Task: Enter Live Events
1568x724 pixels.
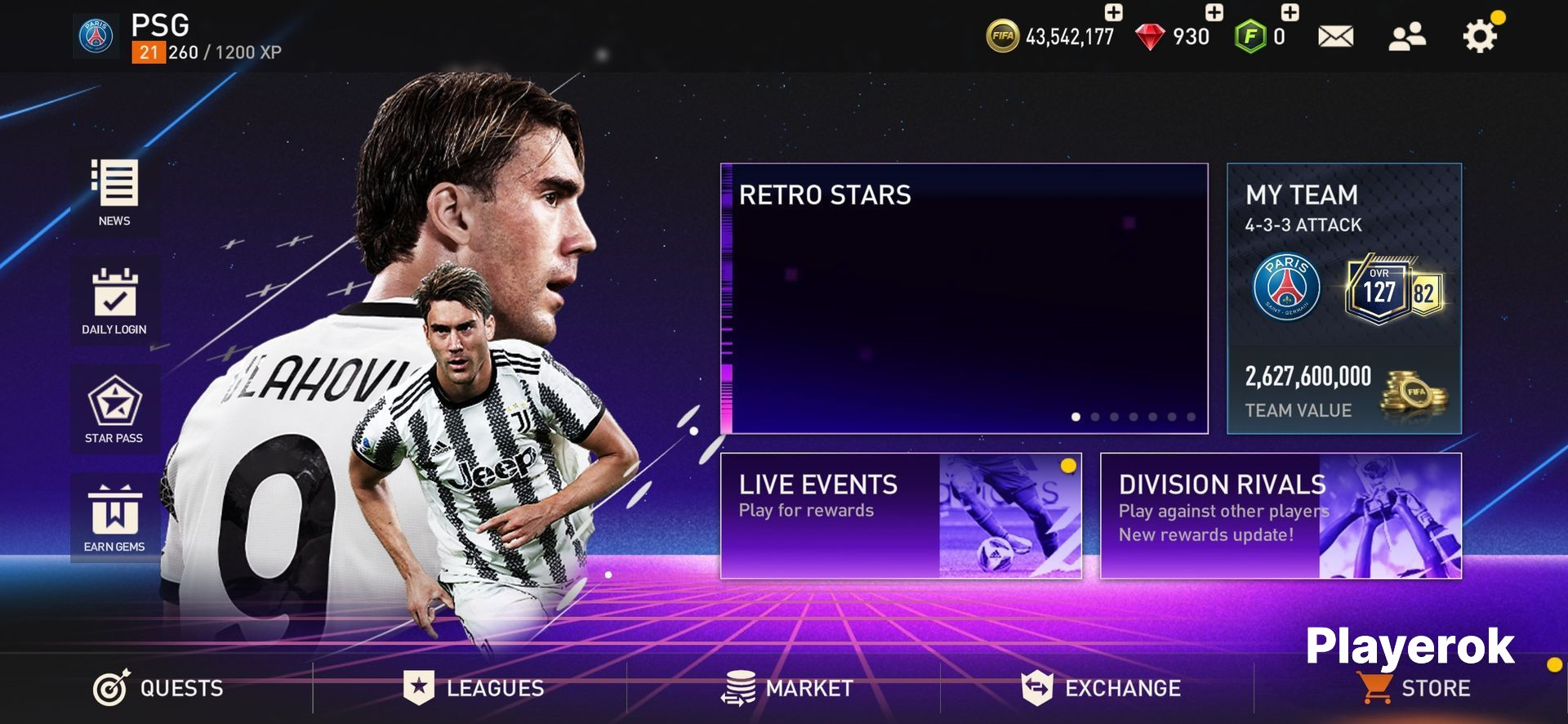Action: pyautogui.click(x=901, y=516)
